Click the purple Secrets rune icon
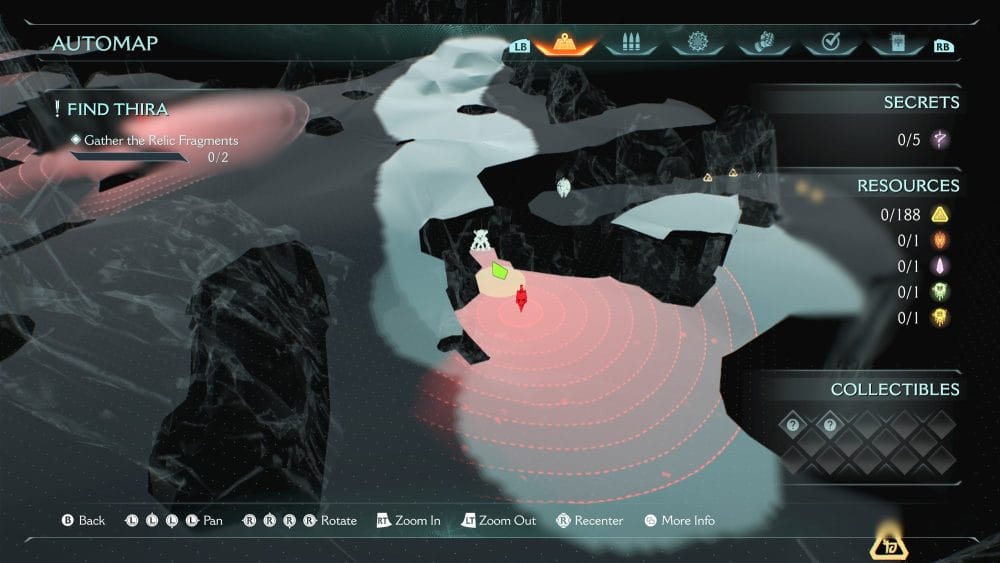Viewport: 1000px width, 563px height. click(x=940, y=140)
